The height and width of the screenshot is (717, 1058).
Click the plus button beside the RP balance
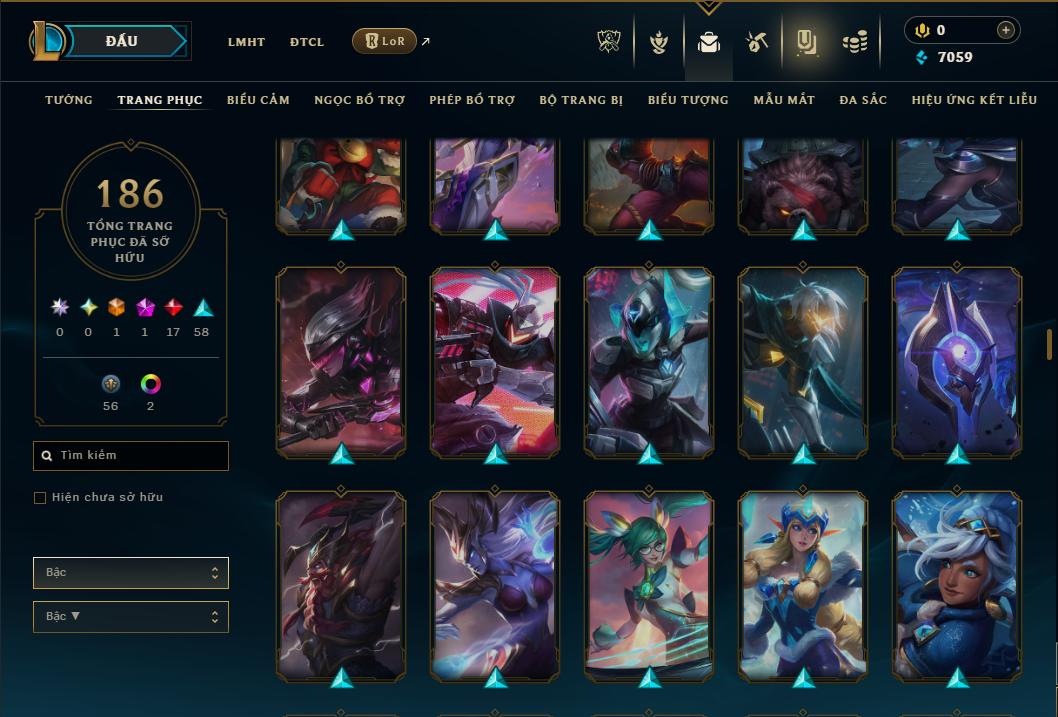point(1005,30)
